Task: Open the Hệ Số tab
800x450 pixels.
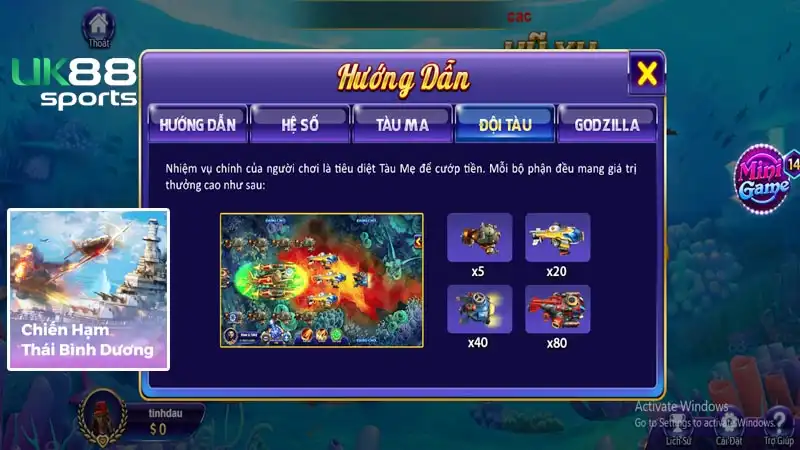Action: tap(299, 125)
